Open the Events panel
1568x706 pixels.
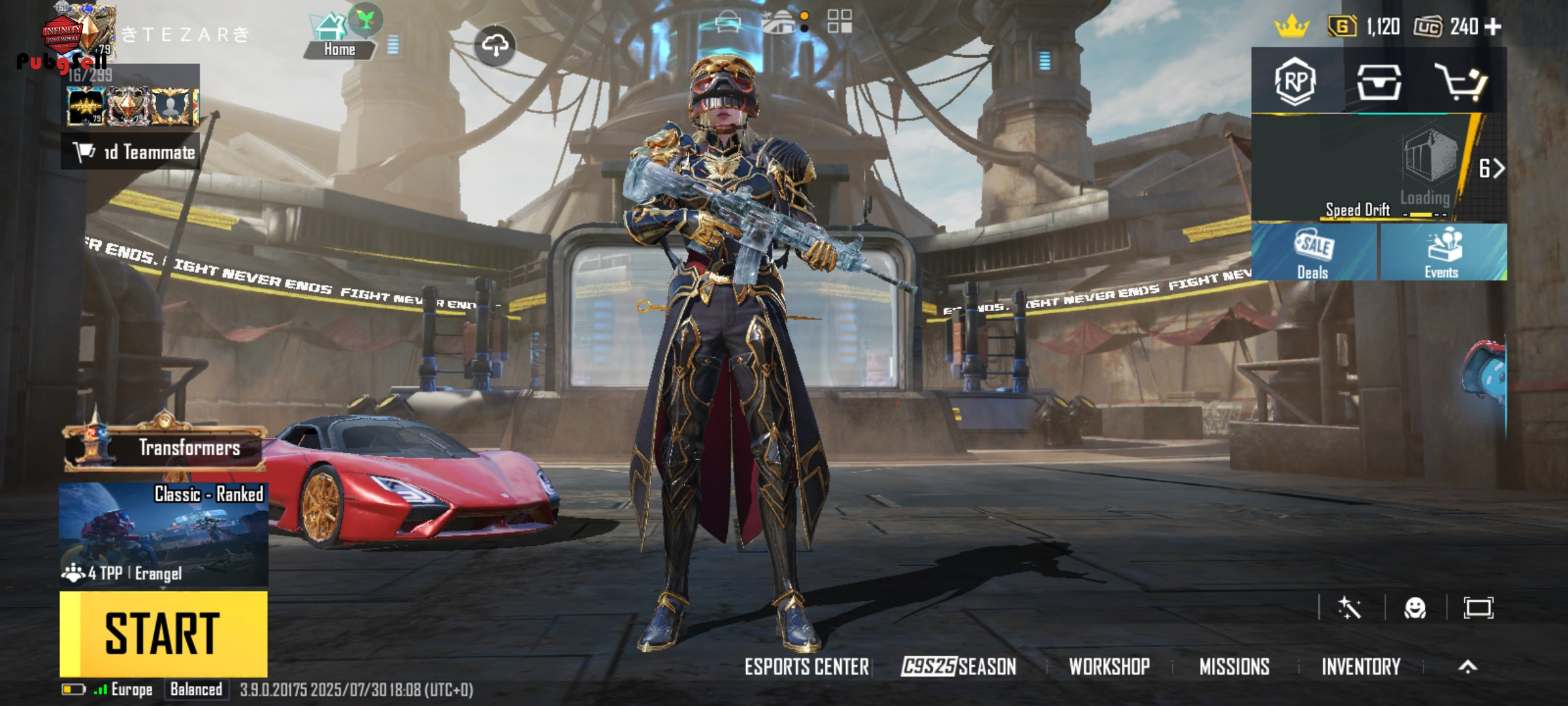tap(1442, 253)
